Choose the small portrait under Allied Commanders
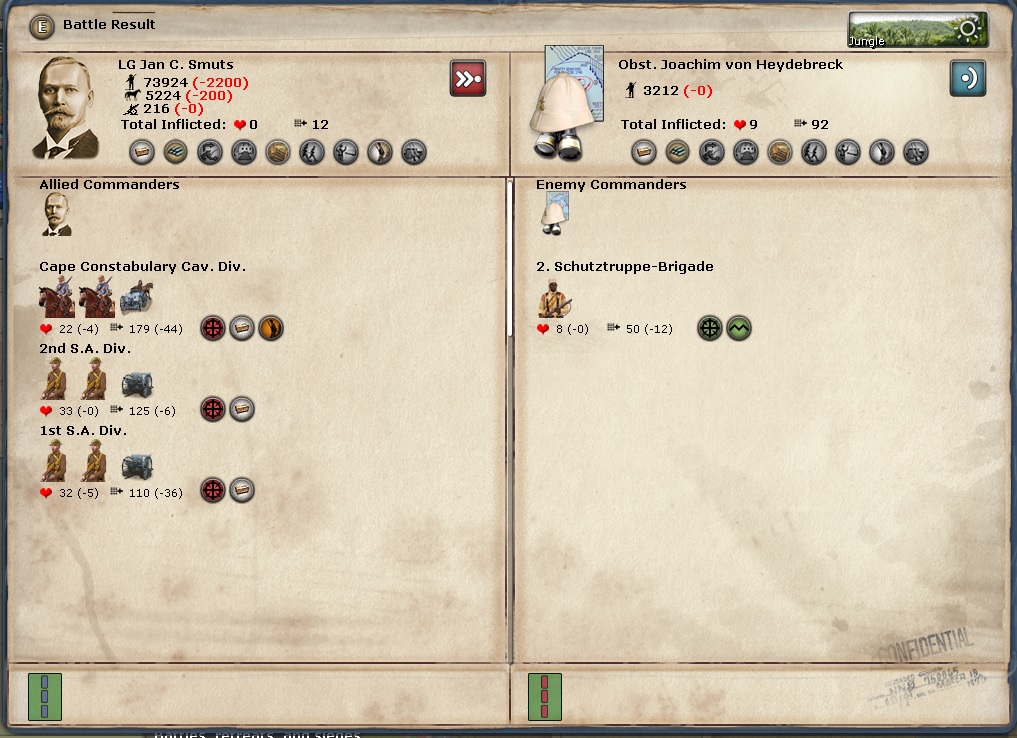 pos(56,215)
